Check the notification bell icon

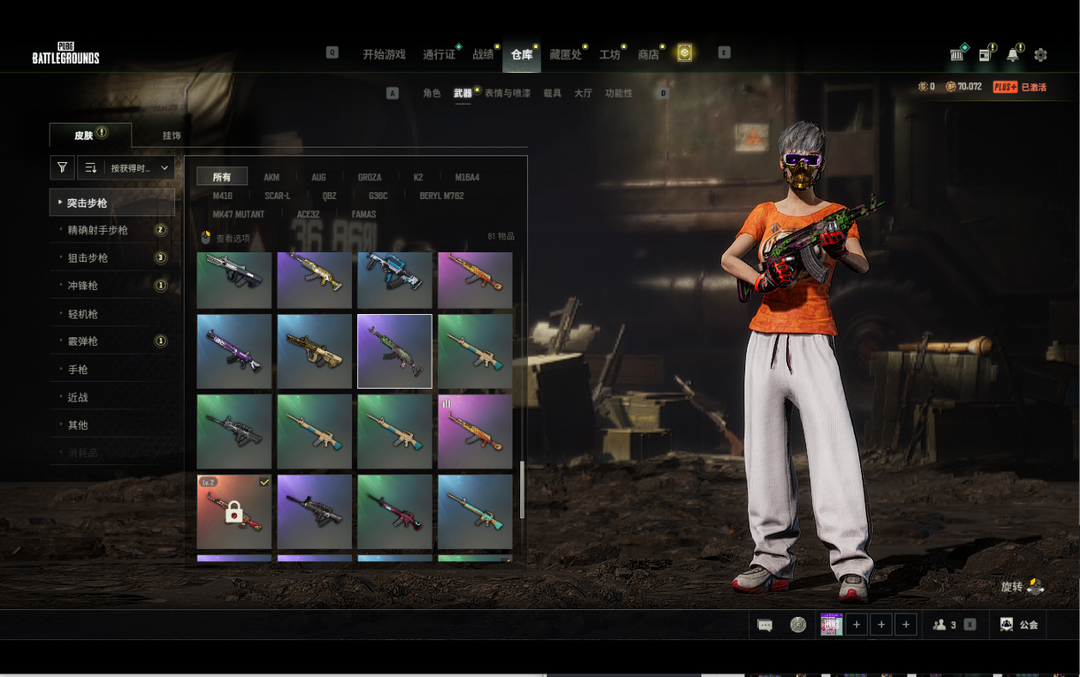tap(1013, 55)
